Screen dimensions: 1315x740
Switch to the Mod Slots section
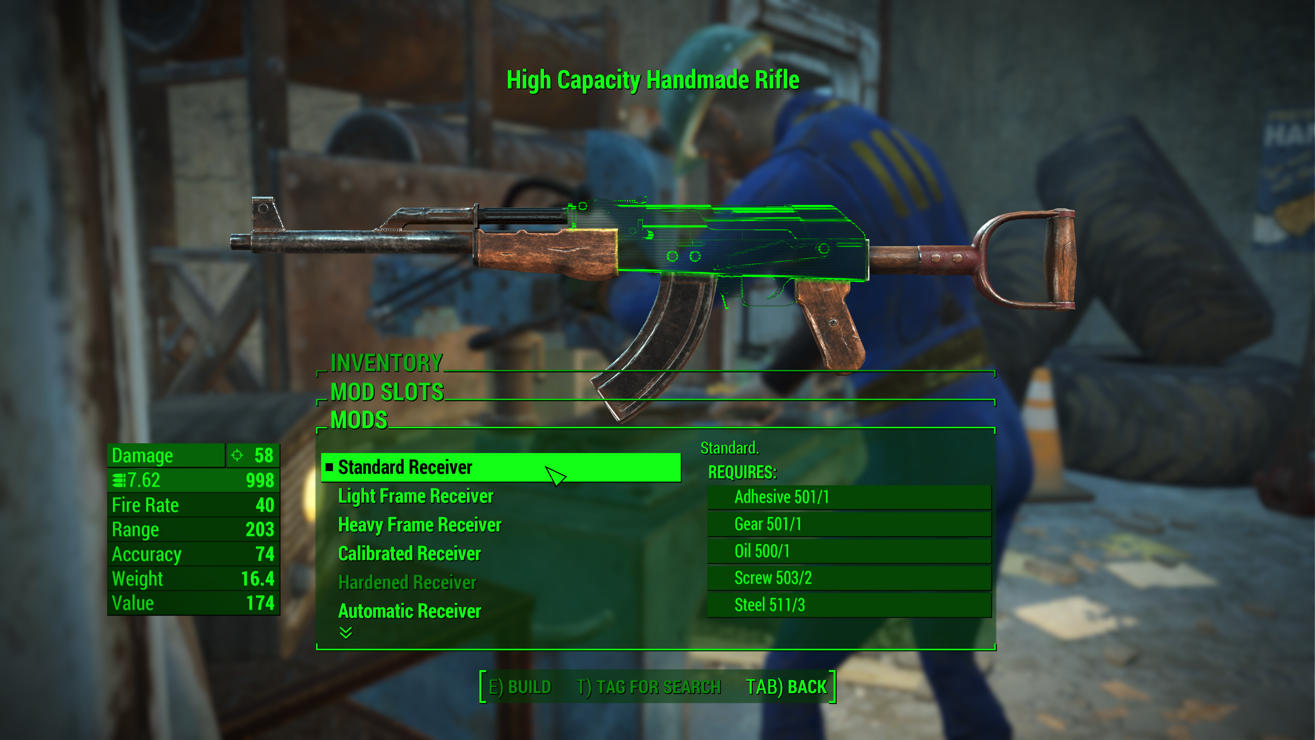pos(387,391)
